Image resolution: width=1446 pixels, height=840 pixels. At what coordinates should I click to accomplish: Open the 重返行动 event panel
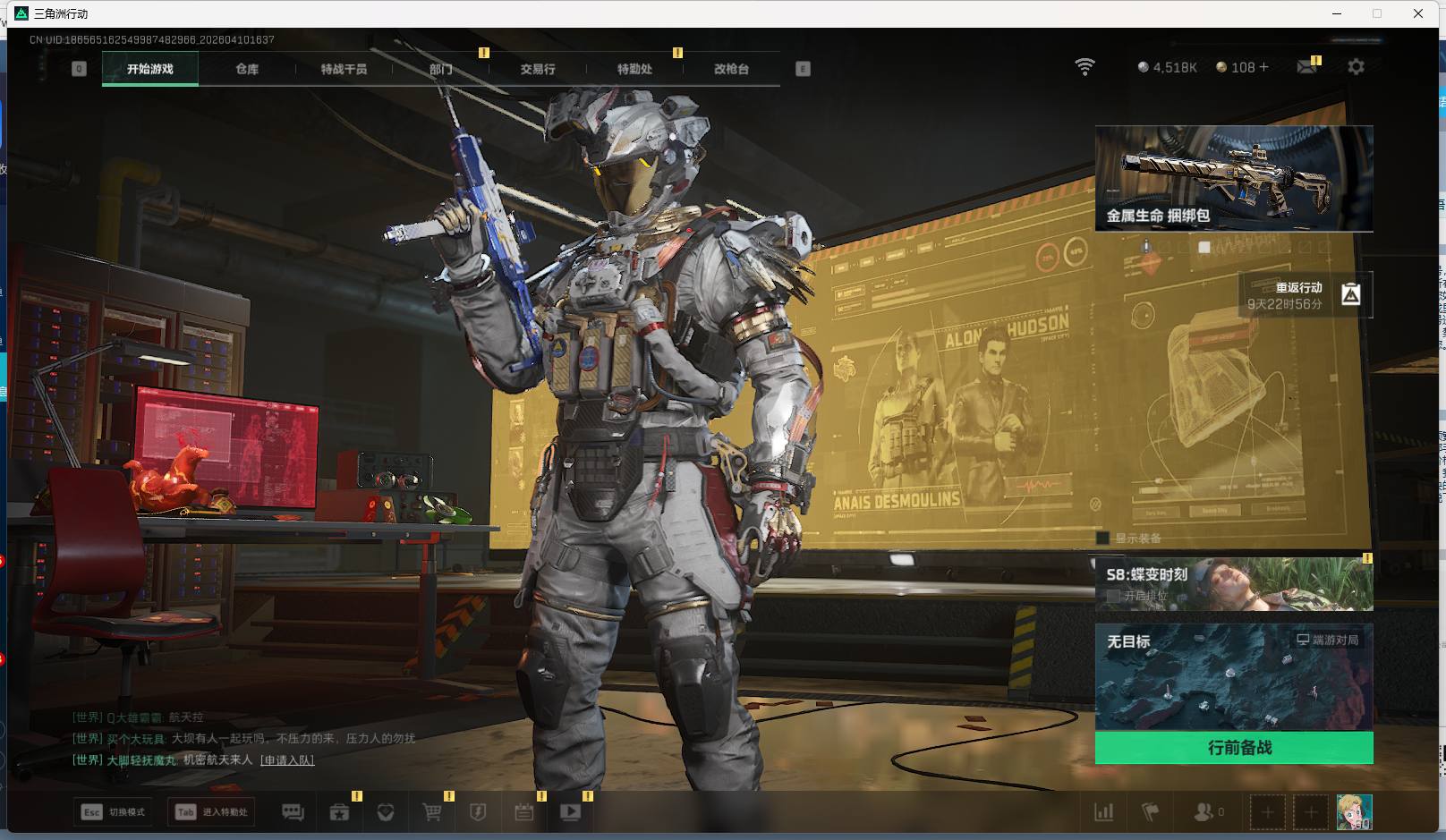click(1305, 295)
